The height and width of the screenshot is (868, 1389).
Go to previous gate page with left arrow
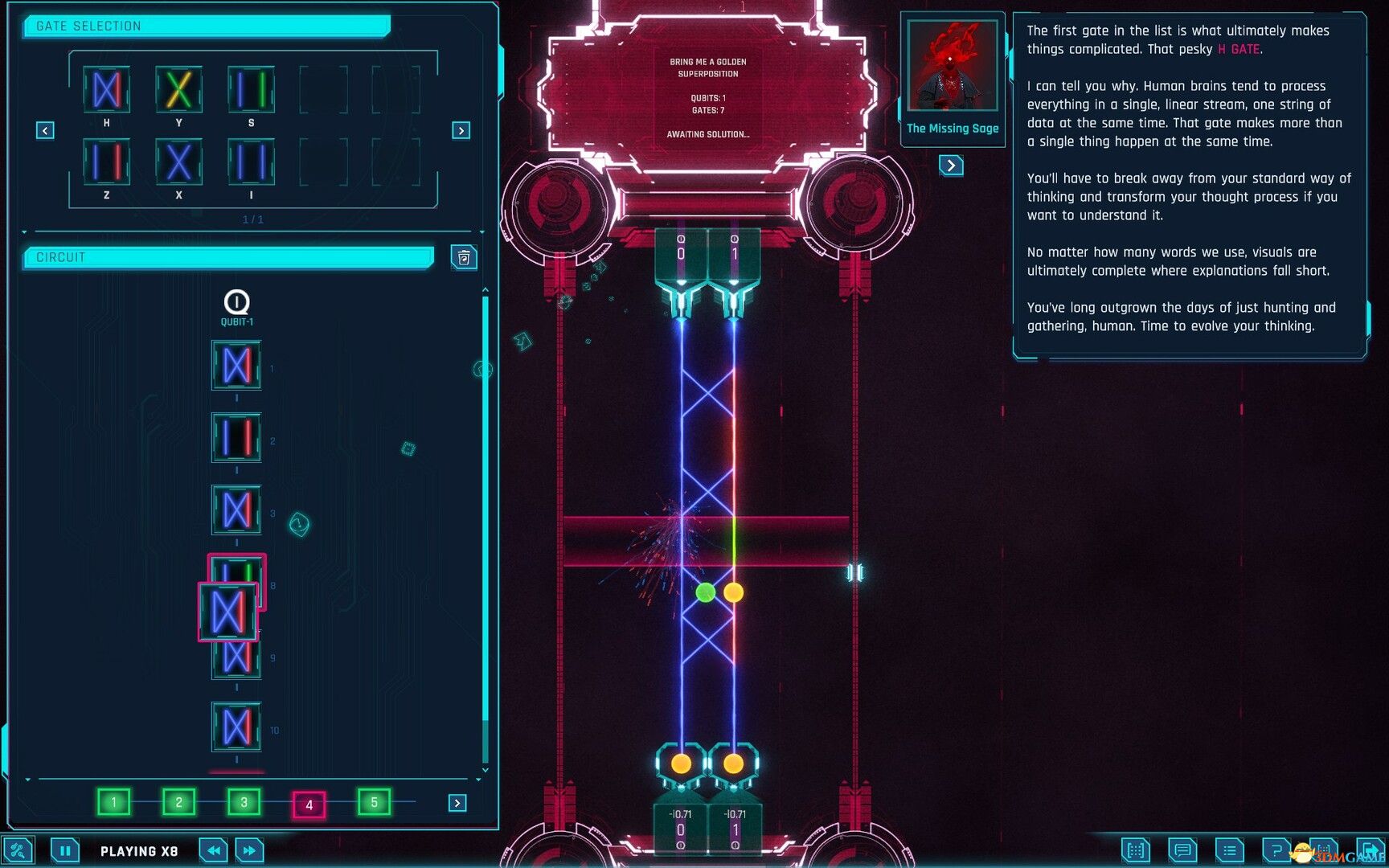coord(44,129)
